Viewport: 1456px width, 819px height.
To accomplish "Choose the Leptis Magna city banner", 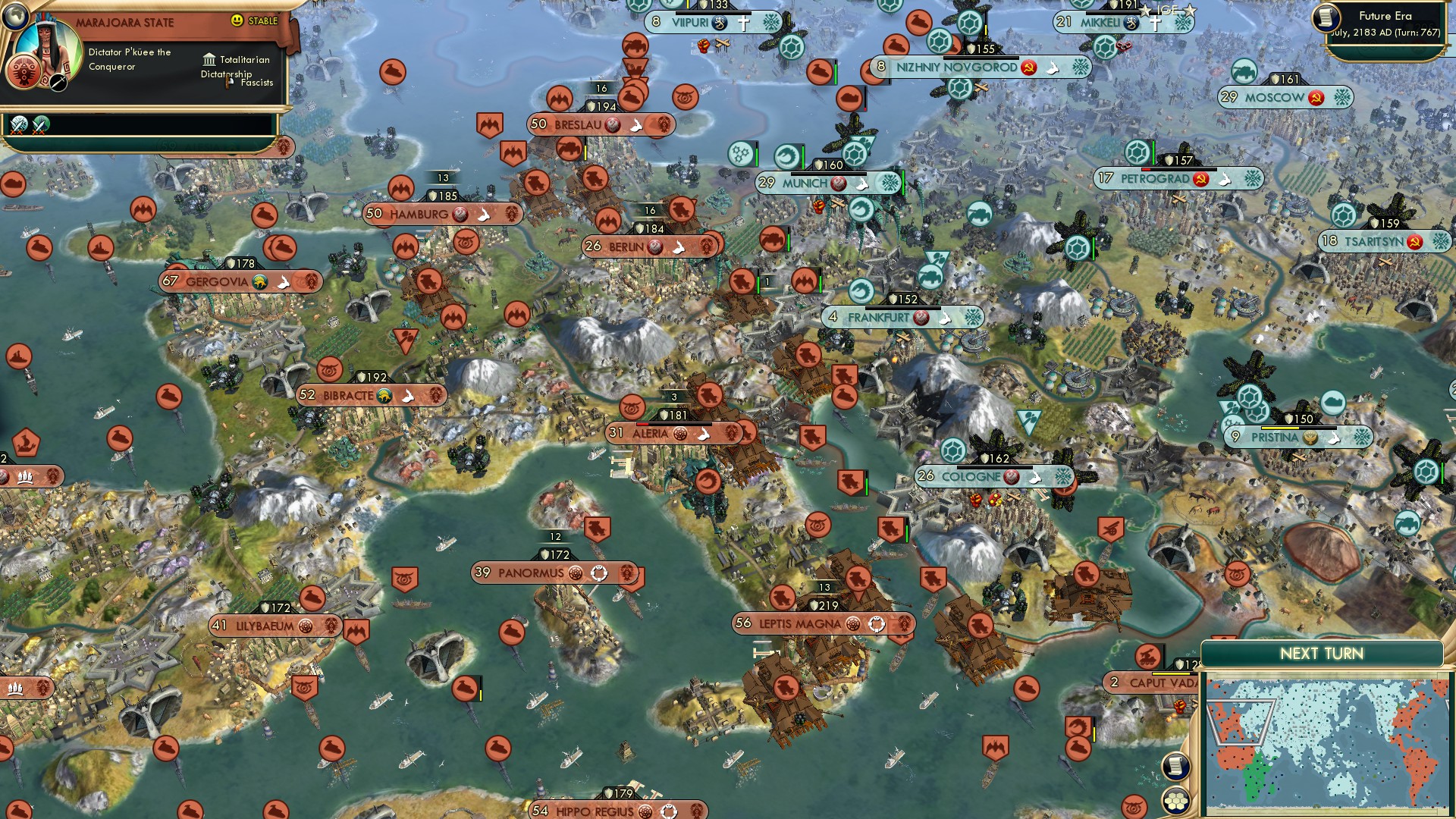I will pyautogui.click(x=800, y=623).
